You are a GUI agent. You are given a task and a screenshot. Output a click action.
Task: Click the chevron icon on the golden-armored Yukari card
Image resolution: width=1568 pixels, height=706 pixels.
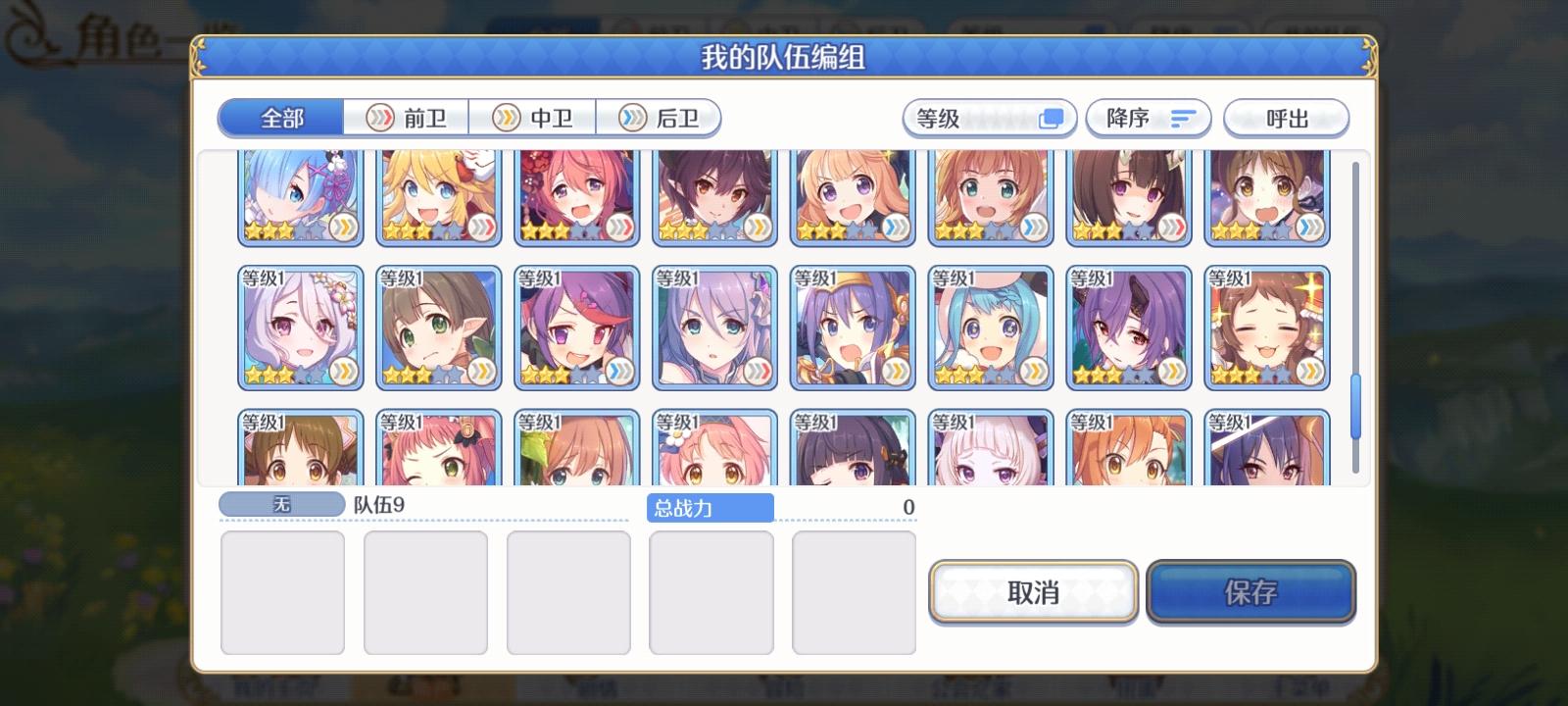point(892,373)
